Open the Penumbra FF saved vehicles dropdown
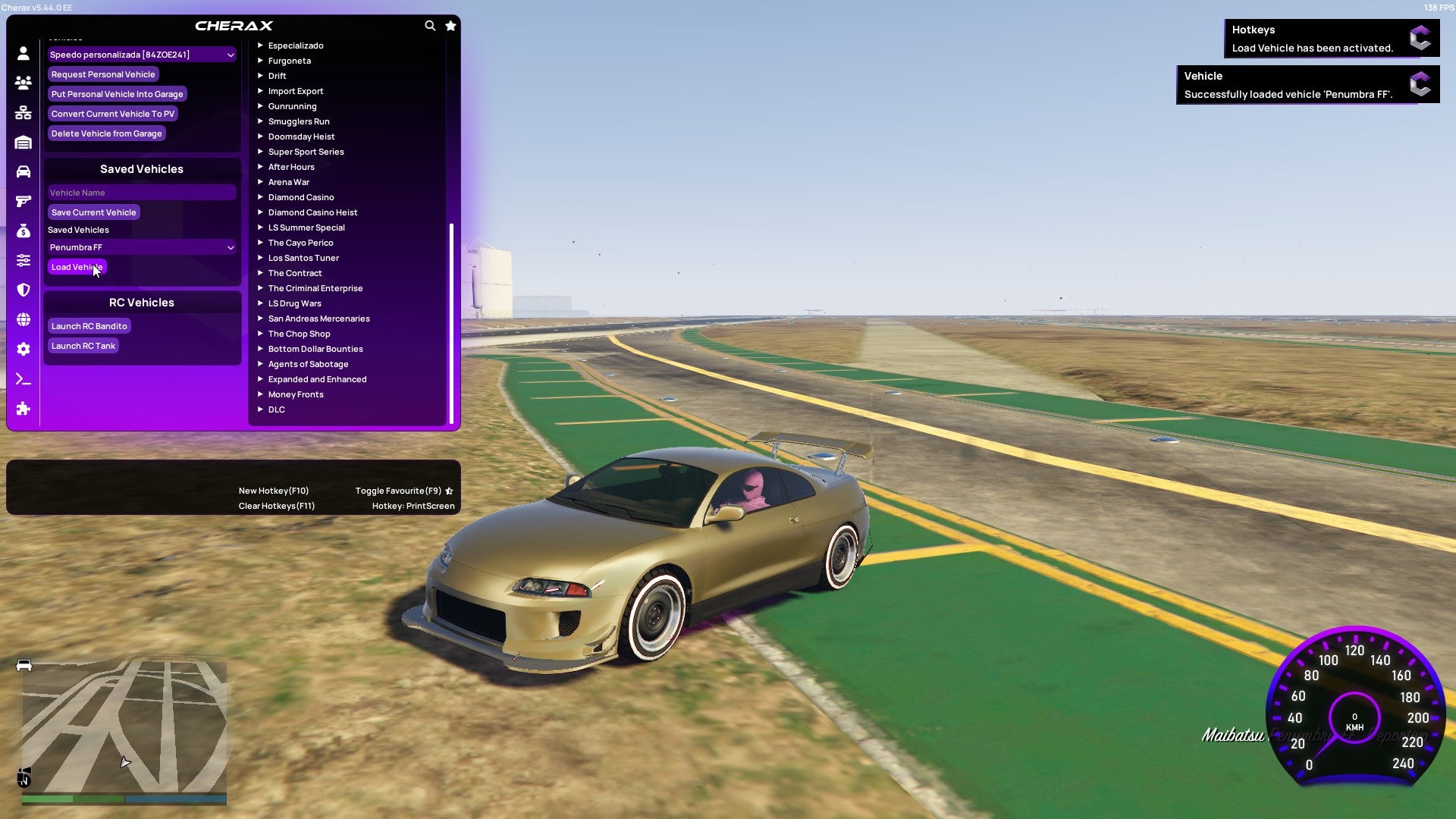Image resolution: width=1456 pixels, height=819 pixels. click(141, 247)
